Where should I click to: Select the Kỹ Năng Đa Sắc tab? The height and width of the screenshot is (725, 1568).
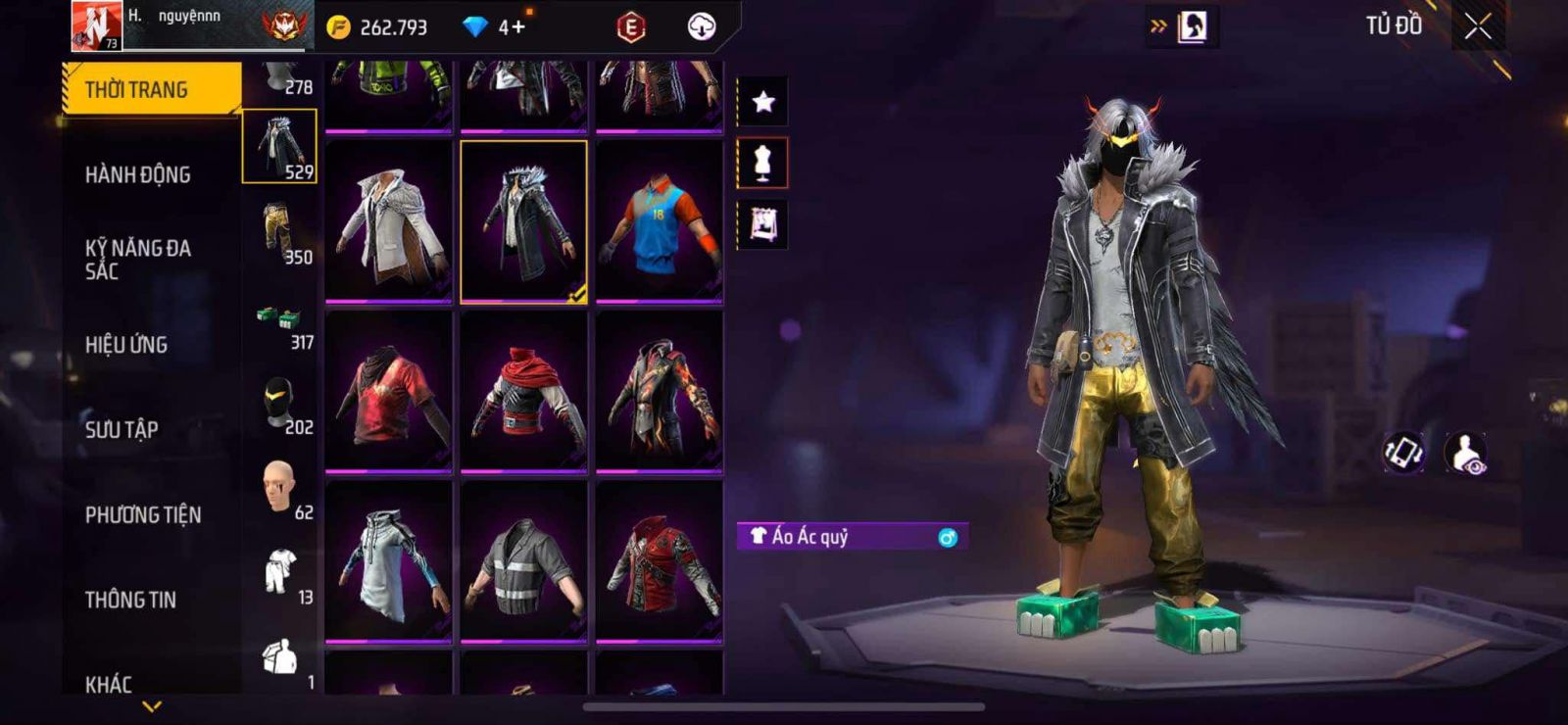pyautogui.click(x=138, y=260)
